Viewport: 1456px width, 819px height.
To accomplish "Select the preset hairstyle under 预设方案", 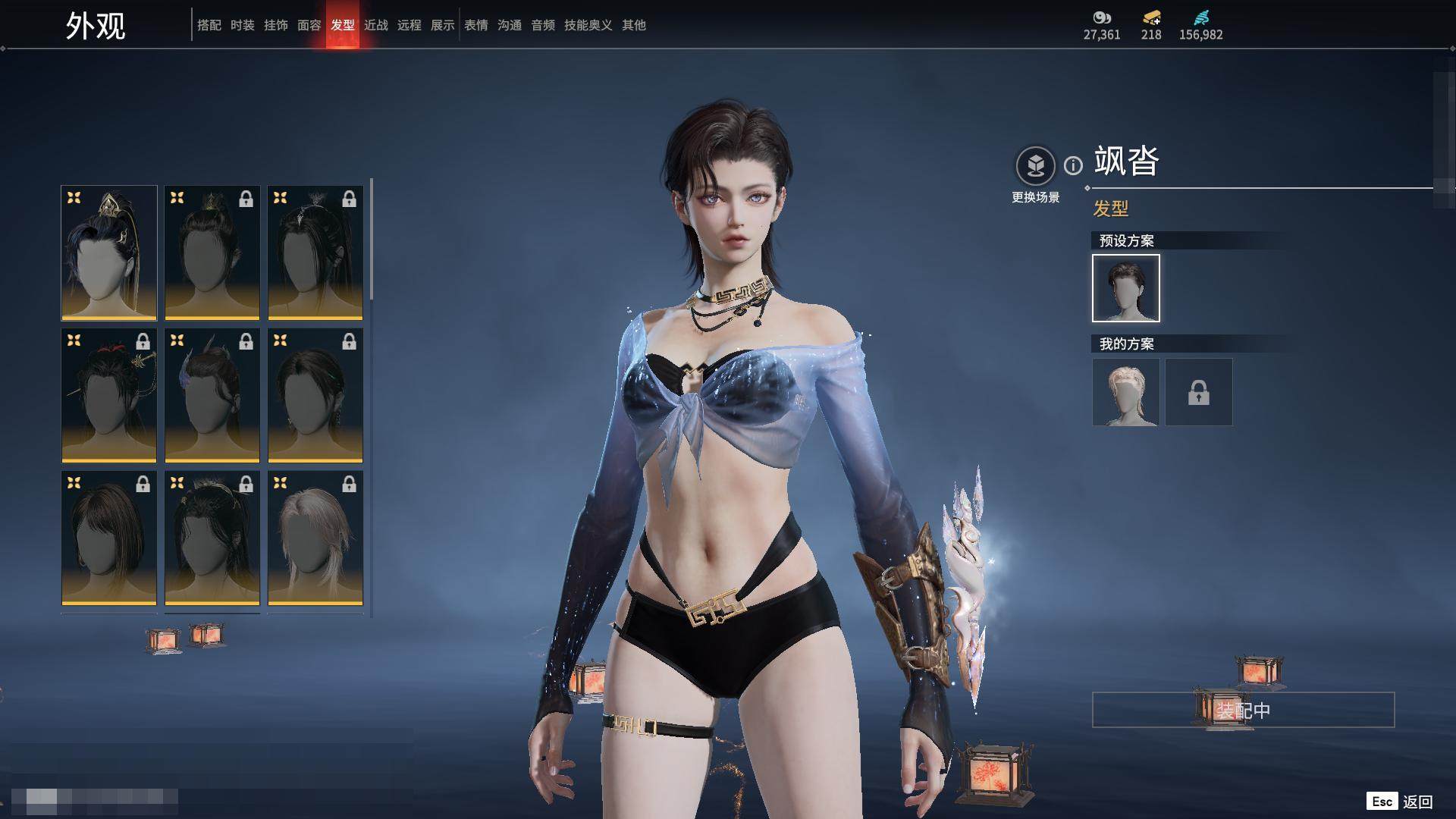I will (1125, 288).
